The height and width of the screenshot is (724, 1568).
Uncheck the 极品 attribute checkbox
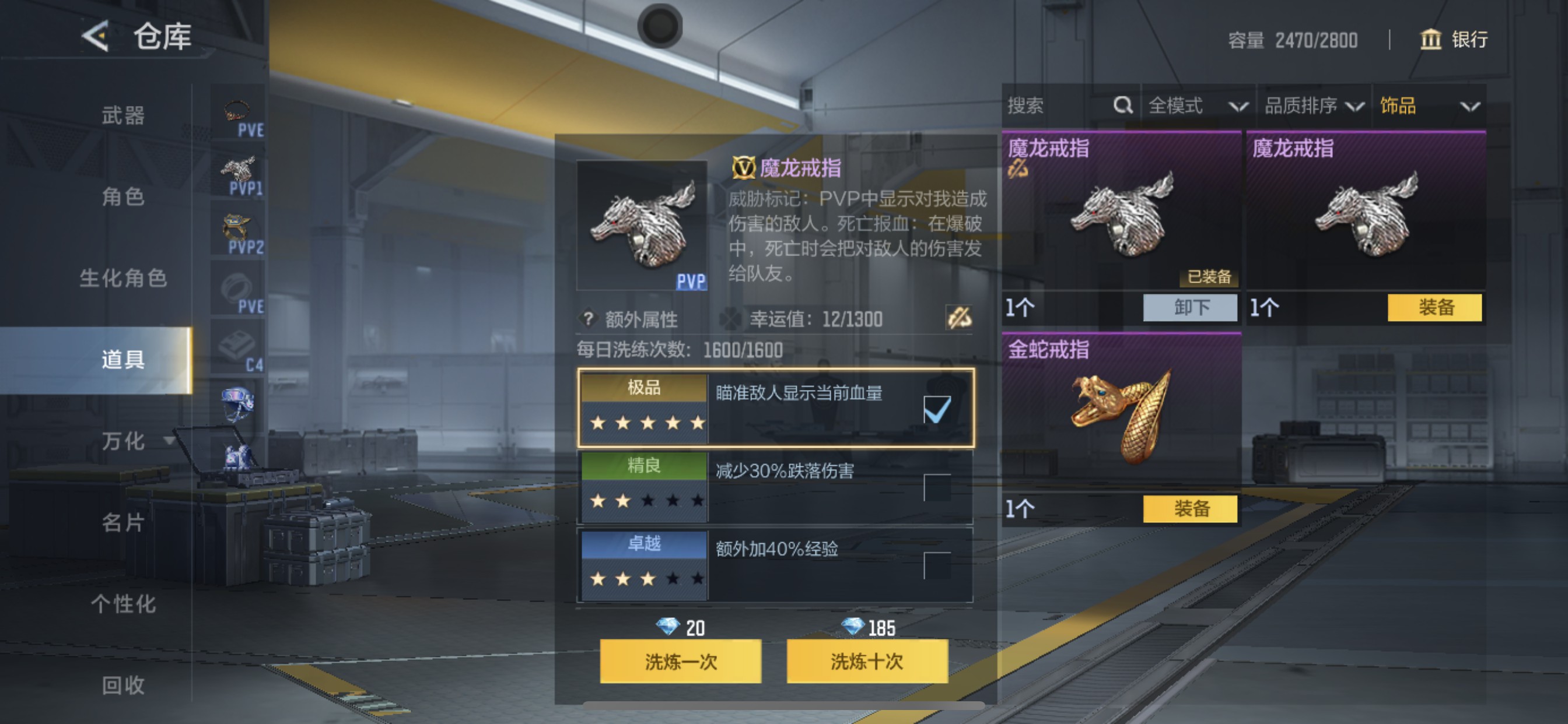pyautogui.click(x=938, y=410)
